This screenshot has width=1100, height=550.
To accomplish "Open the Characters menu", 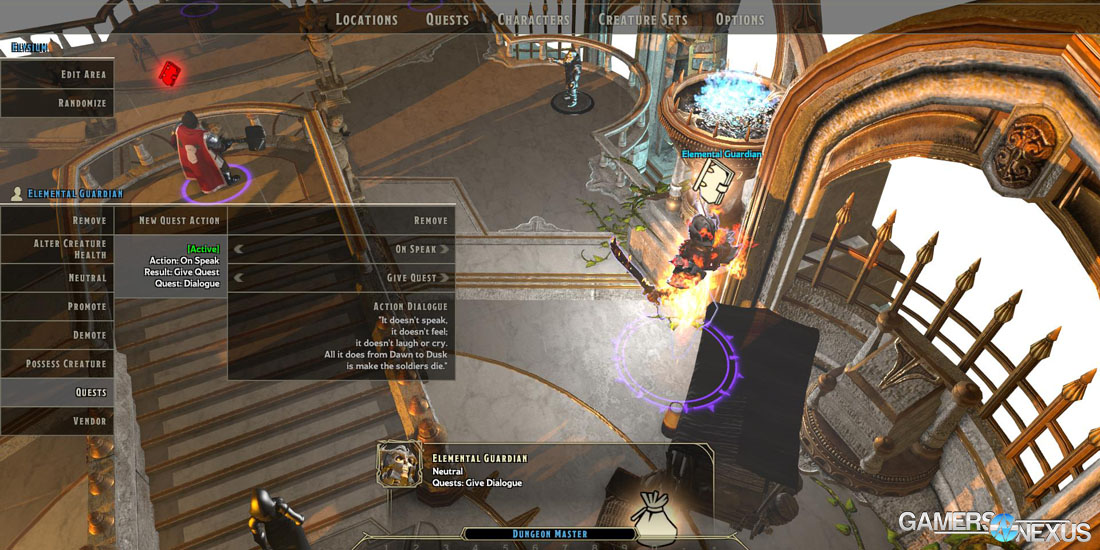I will (x=533, y=19).
